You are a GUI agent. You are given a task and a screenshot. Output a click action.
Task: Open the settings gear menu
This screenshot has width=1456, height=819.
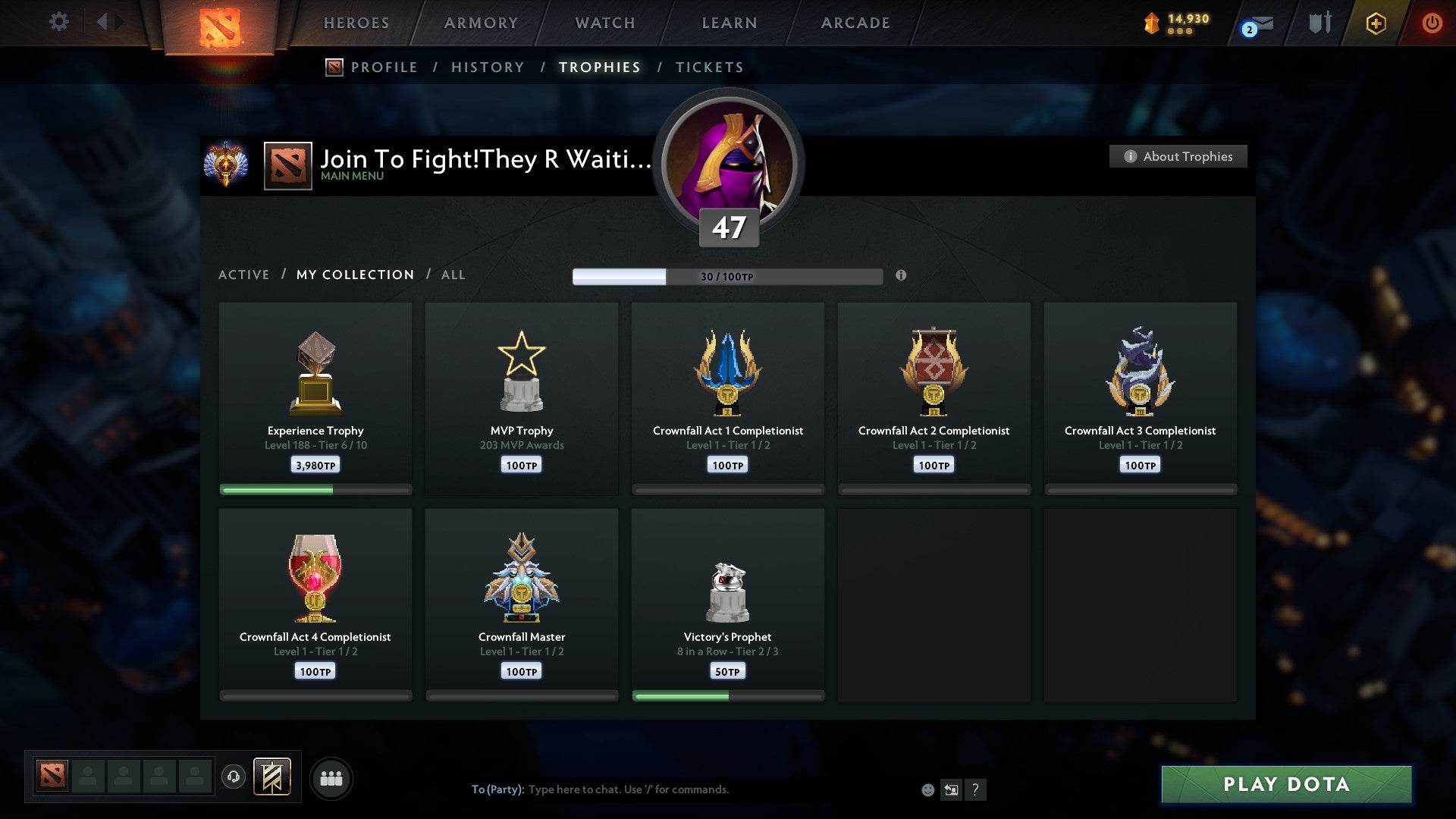click(58, 22)
